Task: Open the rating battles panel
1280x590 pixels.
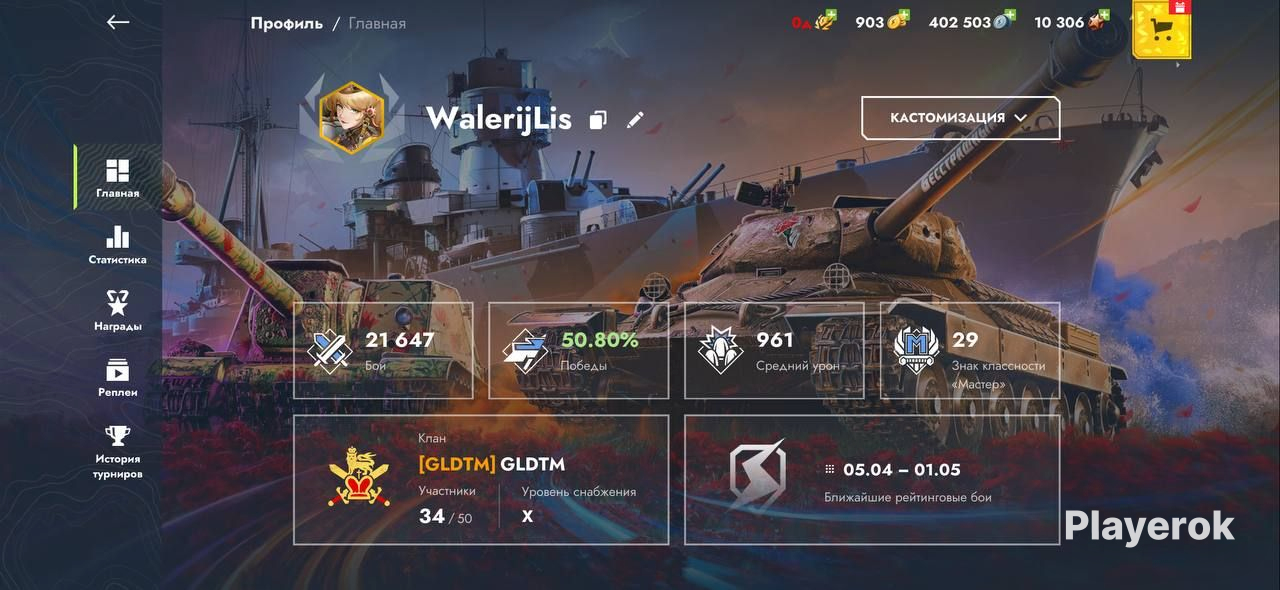Action: (x=872, y=480)
